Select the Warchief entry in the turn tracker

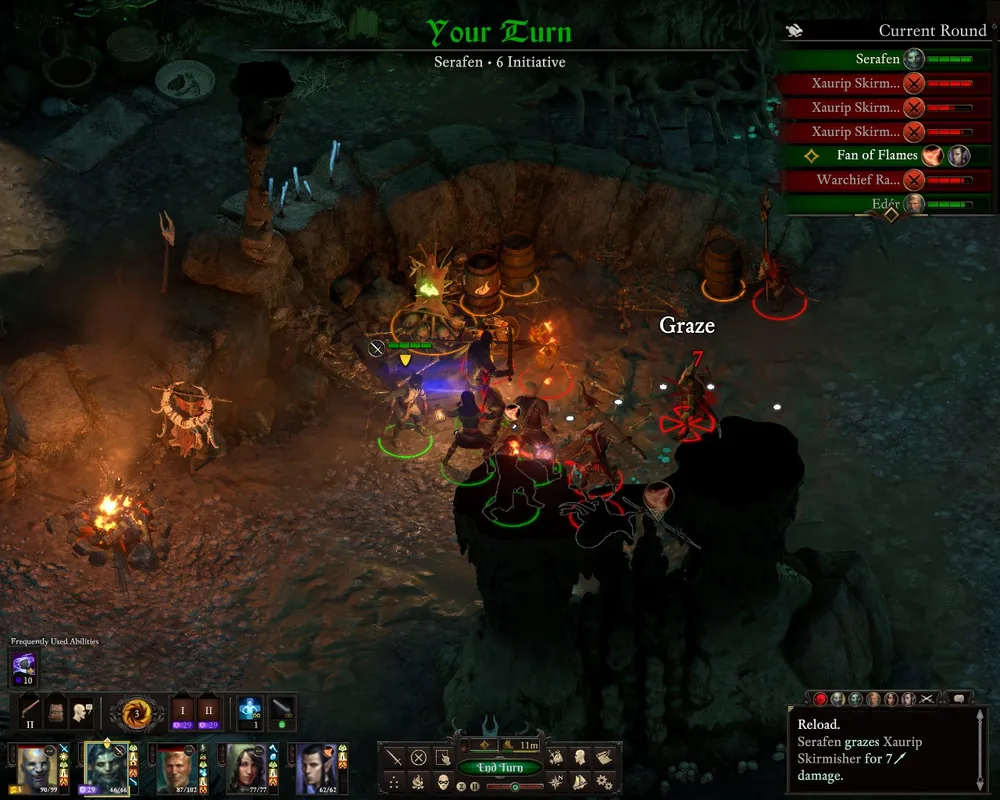tap(860, 180)
